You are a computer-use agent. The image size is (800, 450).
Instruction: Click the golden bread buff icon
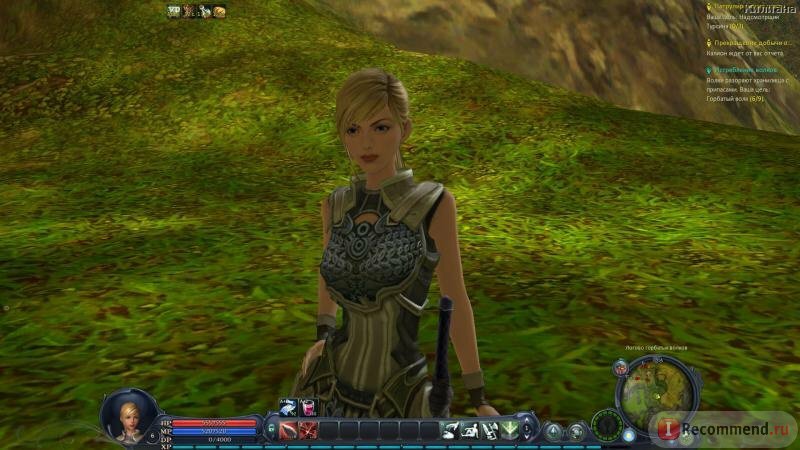(219, 11)
